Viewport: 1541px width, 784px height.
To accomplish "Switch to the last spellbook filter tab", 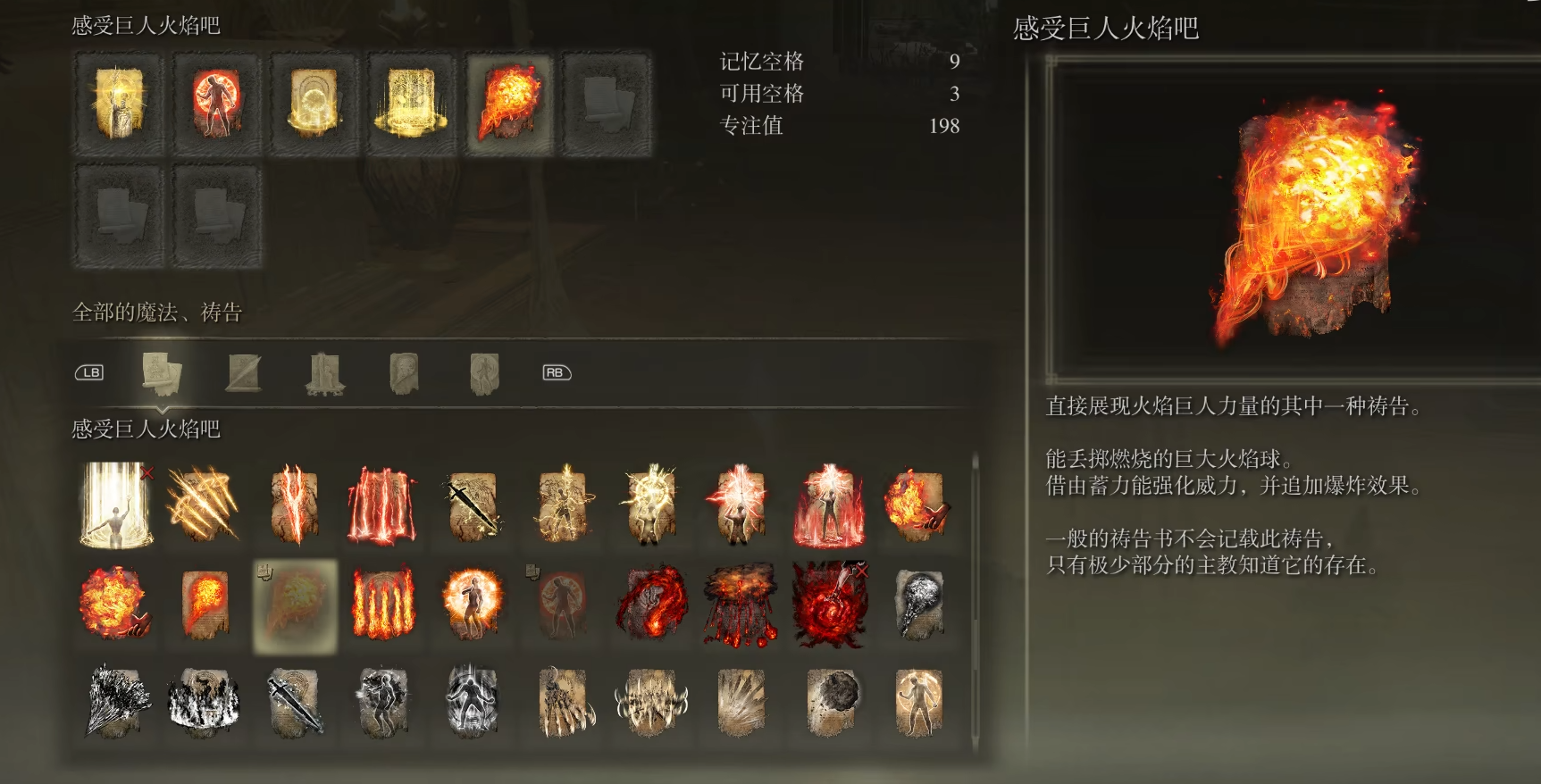I will (x=483, y=372).
